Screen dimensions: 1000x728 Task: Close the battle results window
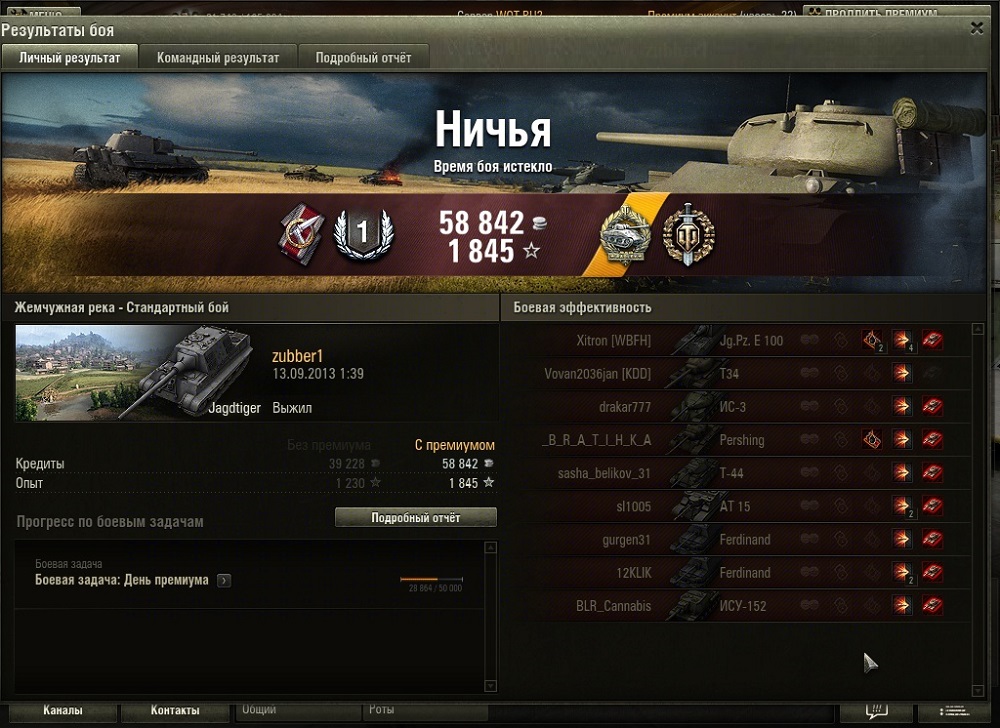click(x=976, y=29)
